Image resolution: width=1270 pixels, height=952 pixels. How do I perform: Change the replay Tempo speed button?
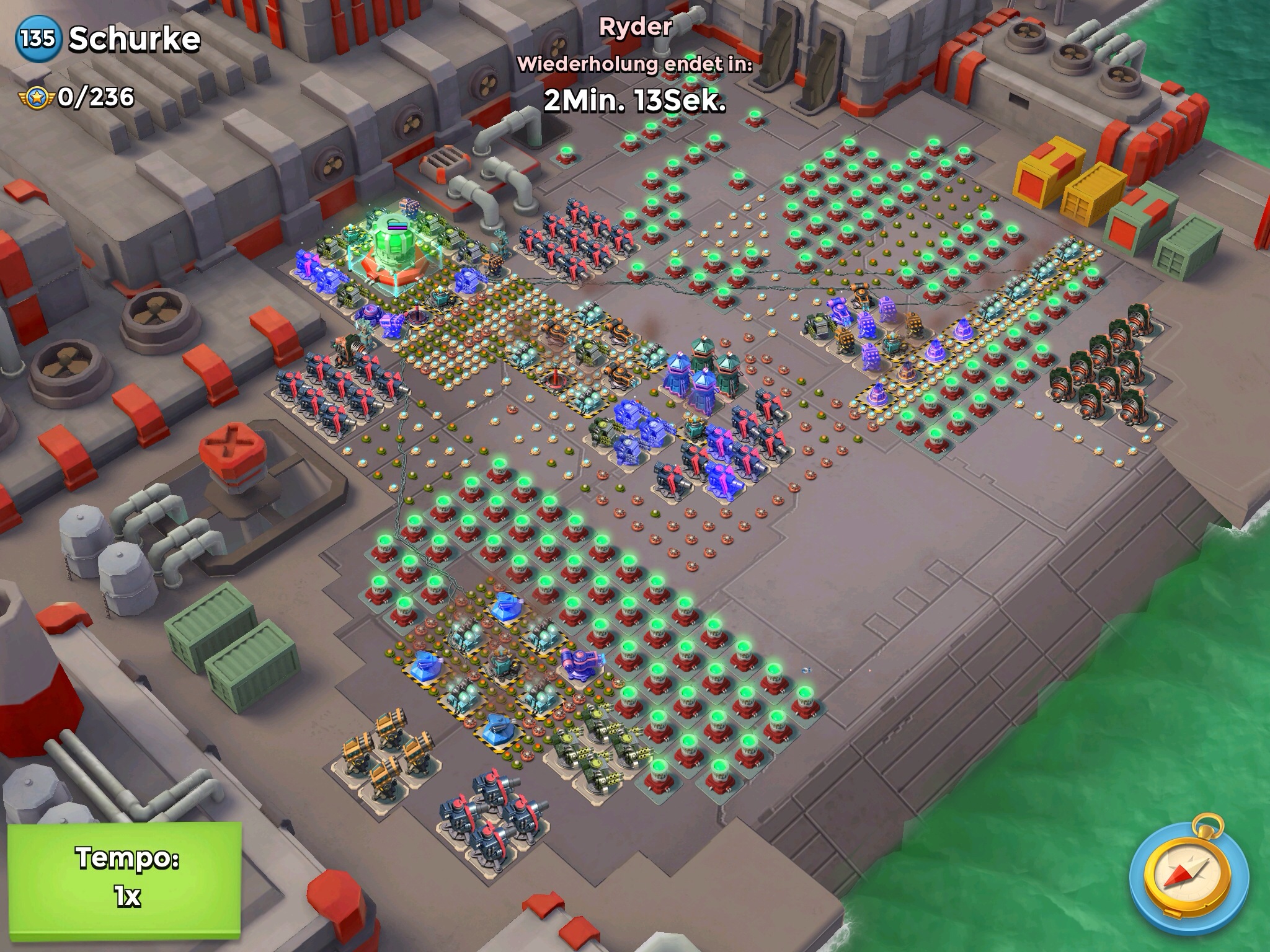coord(125,876)
